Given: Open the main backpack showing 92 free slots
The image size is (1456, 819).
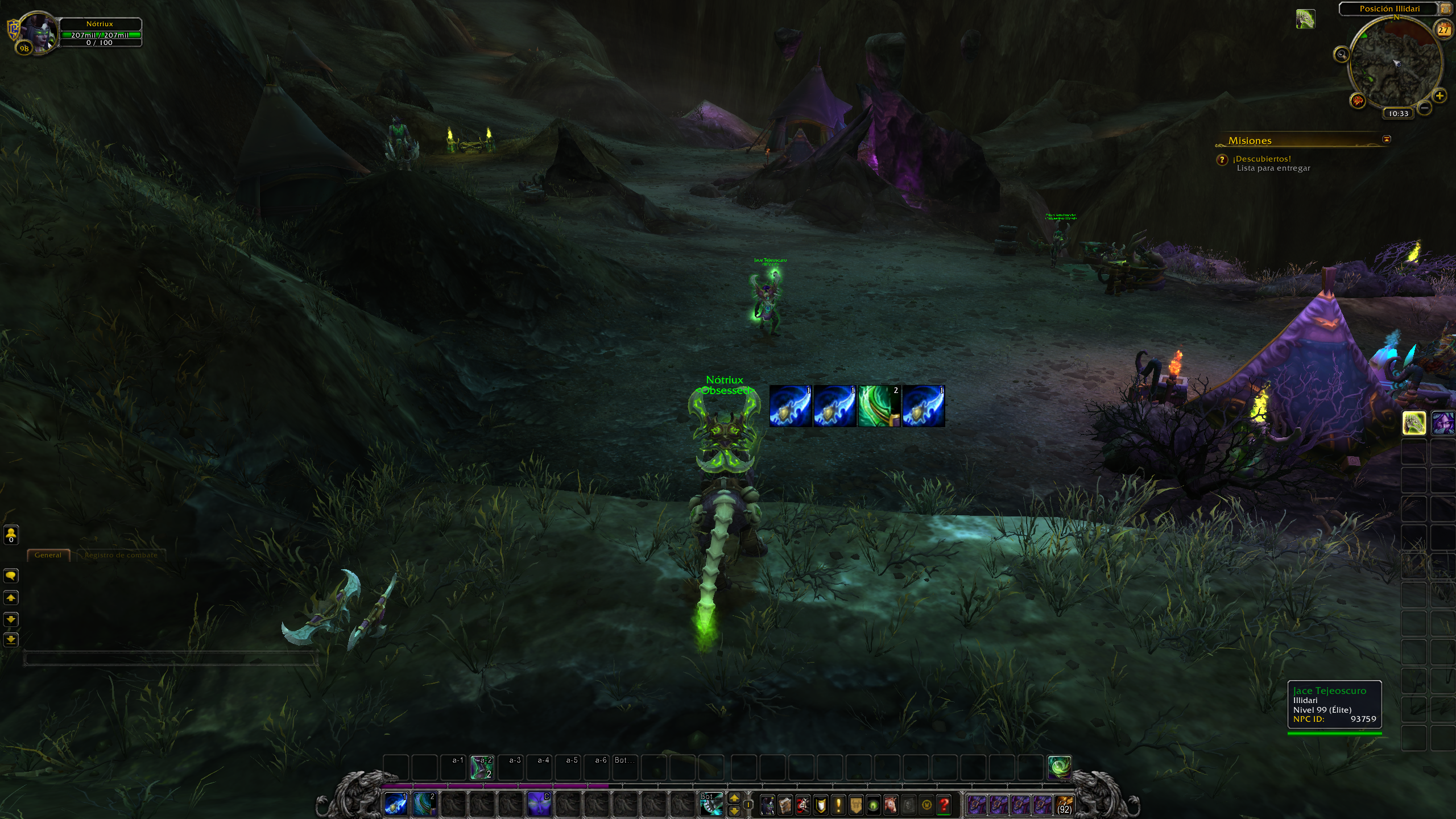Looking at the screenshot, I should (x=1064, y=805).
